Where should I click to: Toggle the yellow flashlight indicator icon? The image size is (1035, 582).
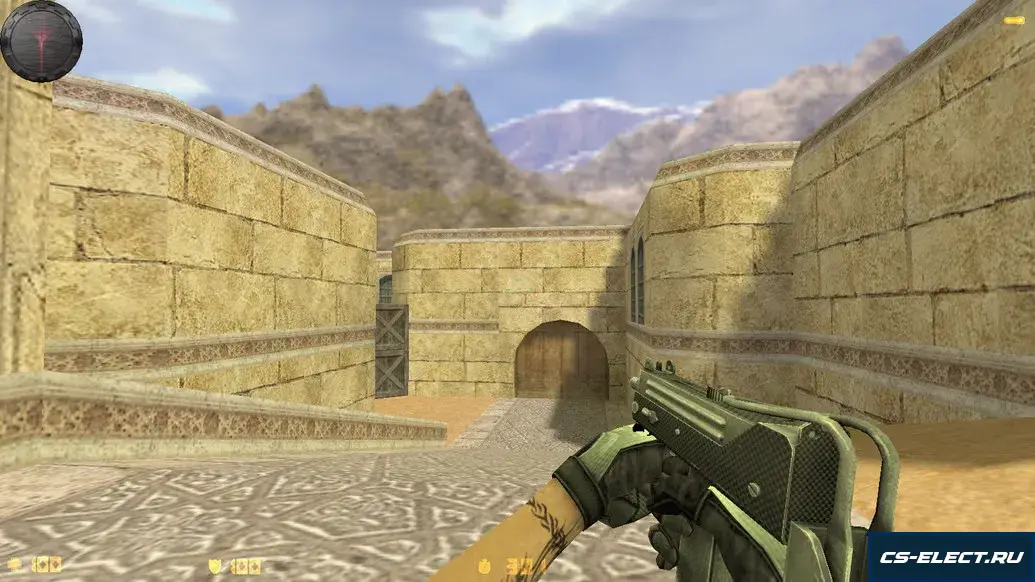pyautogui.click(x=1012, y=19)
